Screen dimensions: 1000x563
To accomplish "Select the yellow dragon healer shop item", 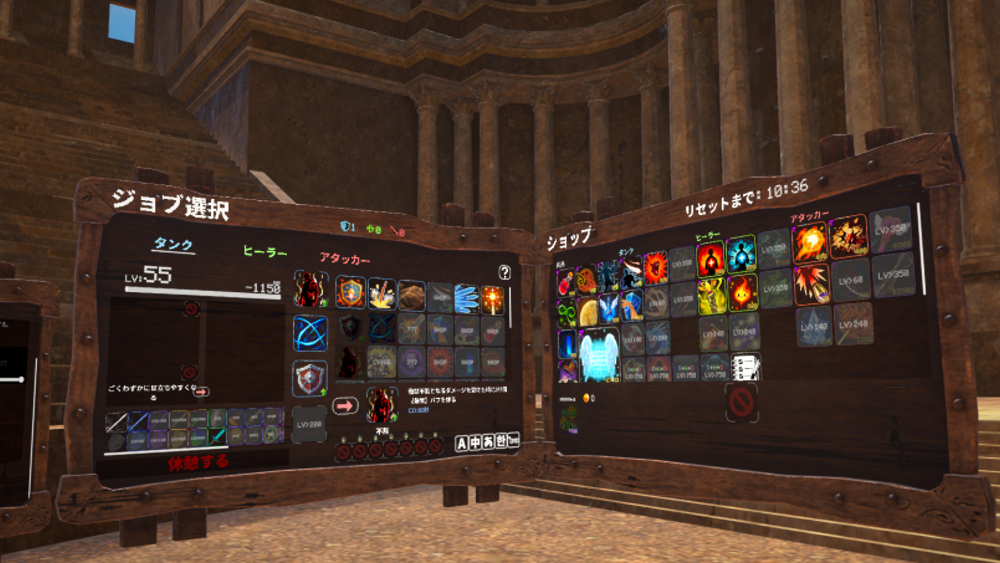I will tap(711, 295).
